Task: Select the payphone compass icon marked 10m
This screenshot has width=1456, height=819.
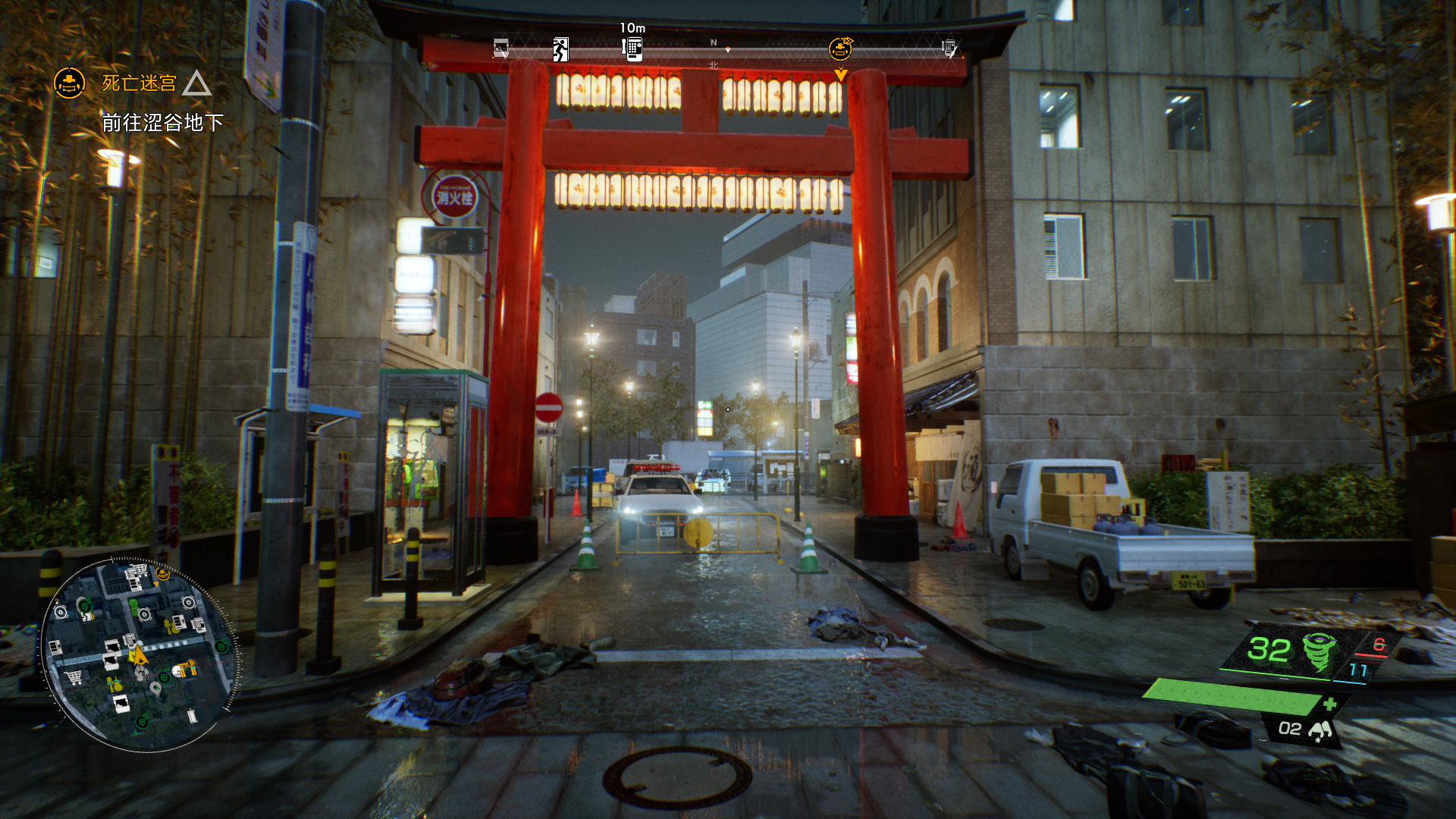Action: (632, 49)
